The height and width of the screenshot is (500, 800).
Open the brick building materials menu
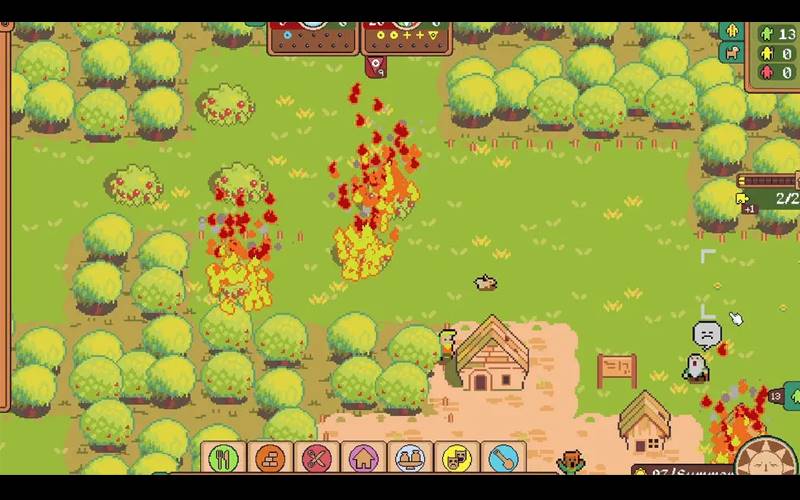(270, 458)
